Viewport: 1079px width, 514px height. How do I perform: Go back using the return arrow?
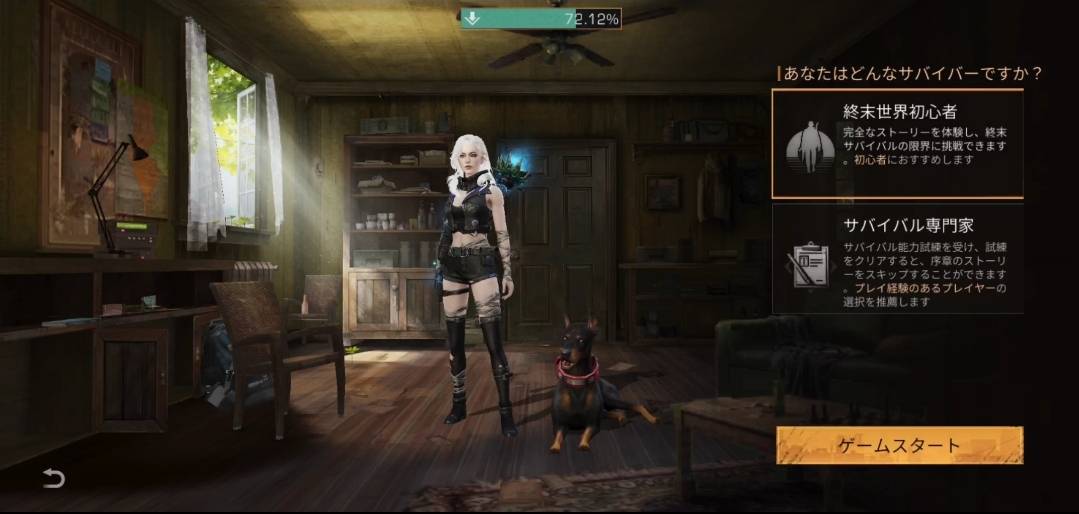tap(53, 479)
